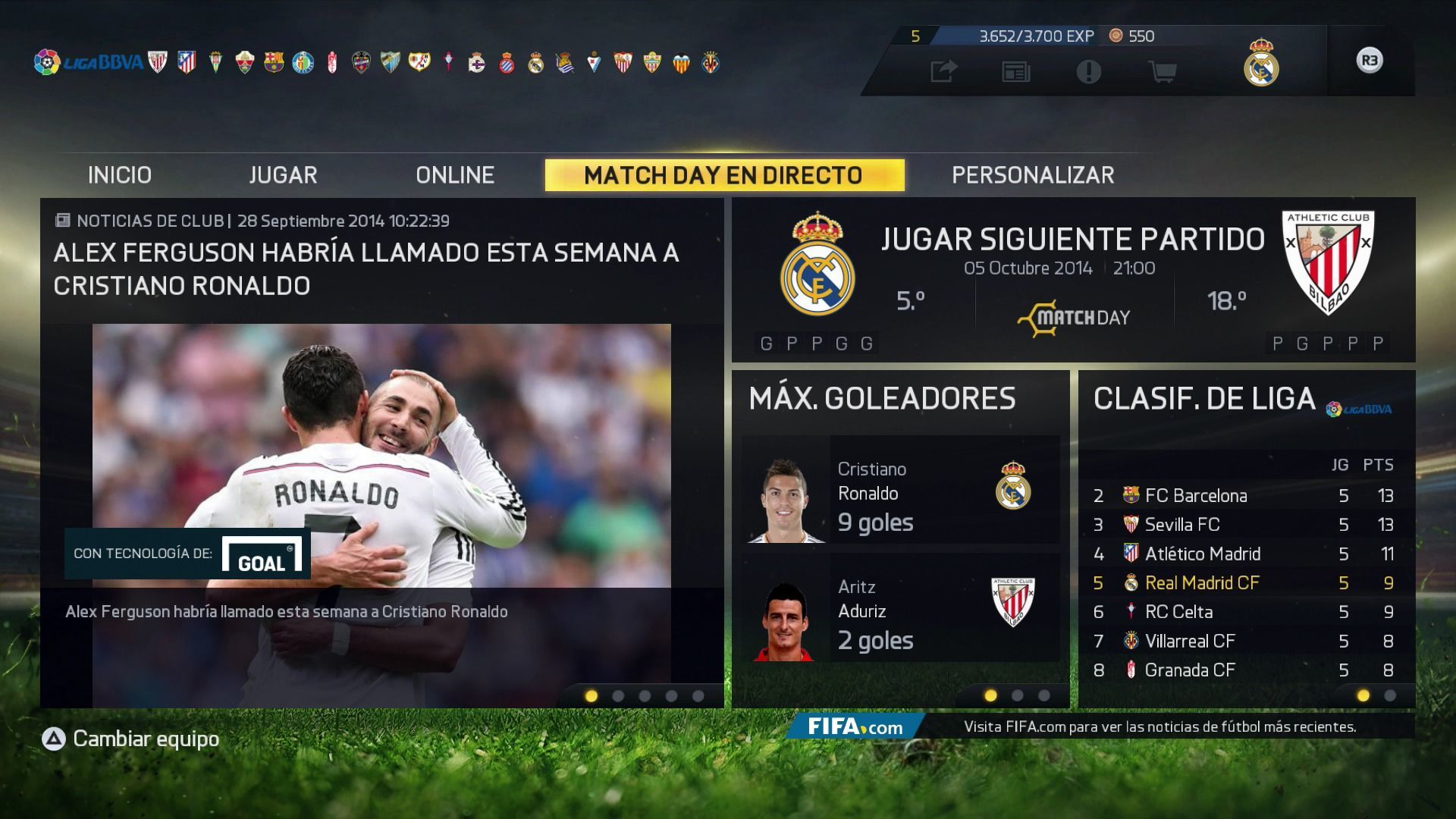Open the Máx. Goleadores panel
The width and height of the screenshot is (1456, 819).
(882, 399)
